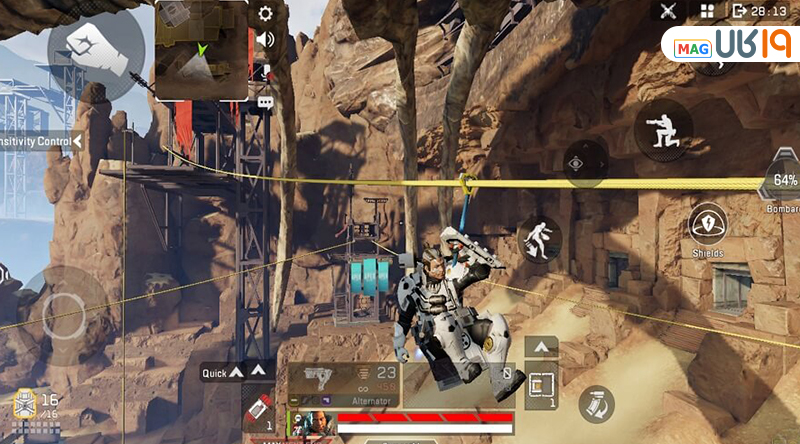Open settings with the gear icon
The height and width of the screenshot is (444, 800).
click(x=265, y=14)
